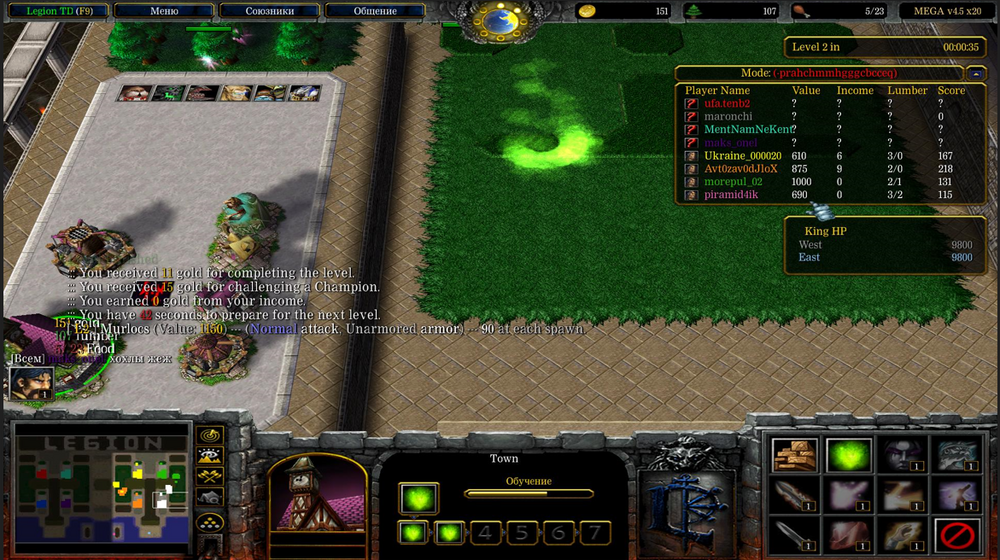Cancel the unit currently being trained
The height and width of the screenshot is (560, 1000).
pos(418,497)
